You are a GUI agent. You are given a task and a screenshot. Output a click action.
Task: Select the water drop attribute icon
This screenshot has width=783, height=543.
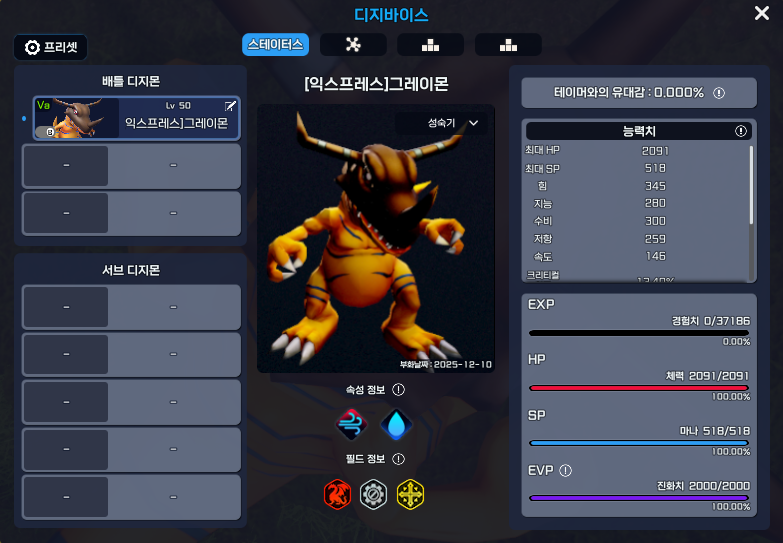(396, 425)
